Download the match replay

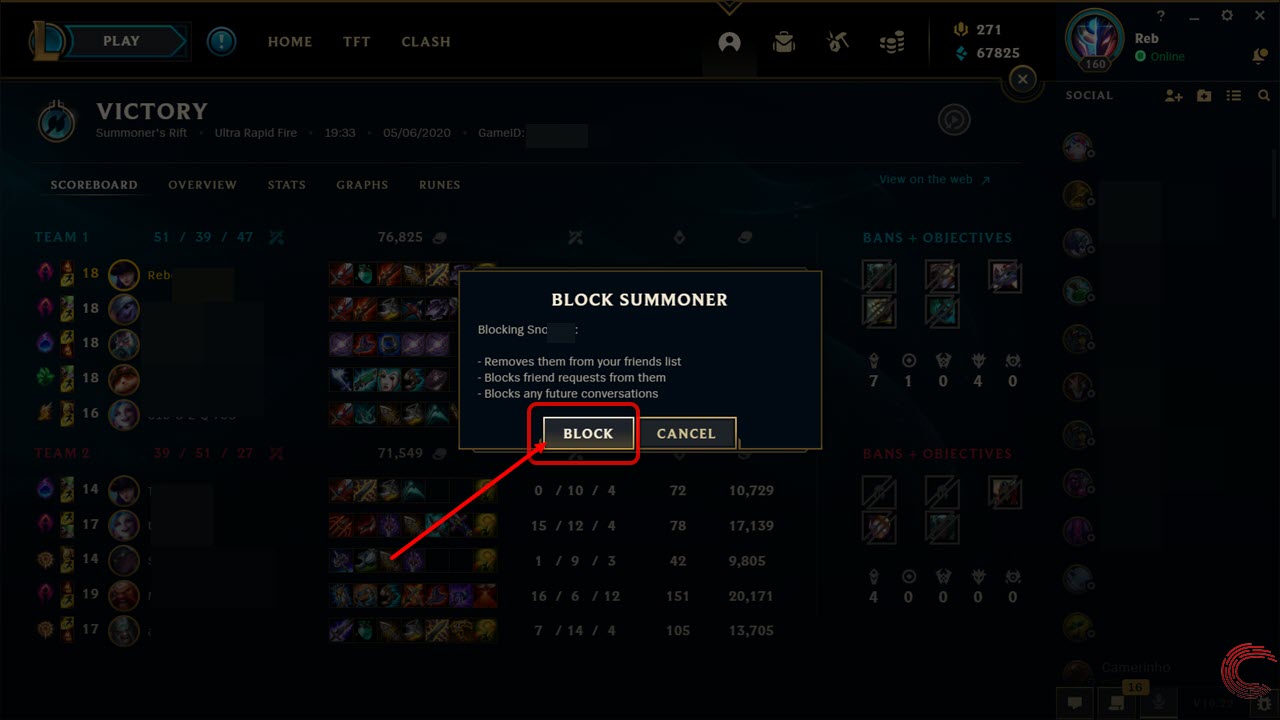[x=954, y=119]
